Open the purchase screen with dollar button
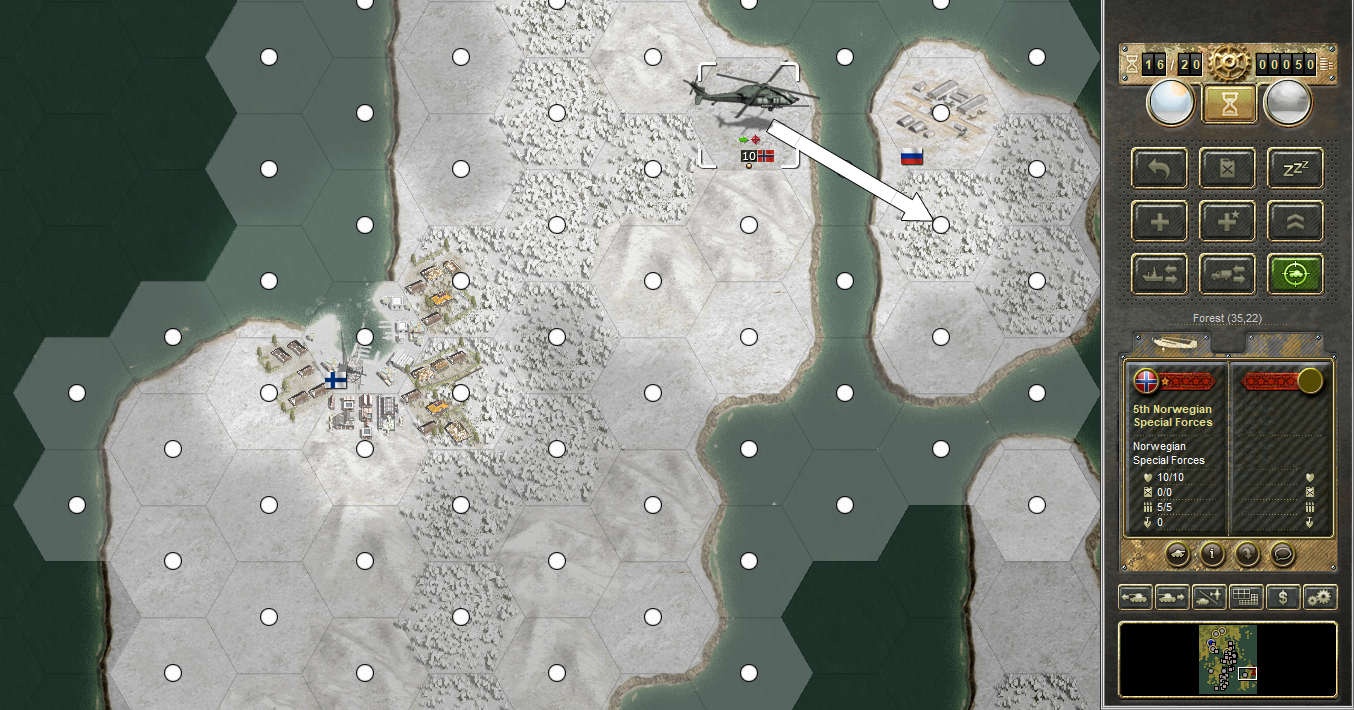This screenshot has width=1354, height=710. coord(1283,598)
